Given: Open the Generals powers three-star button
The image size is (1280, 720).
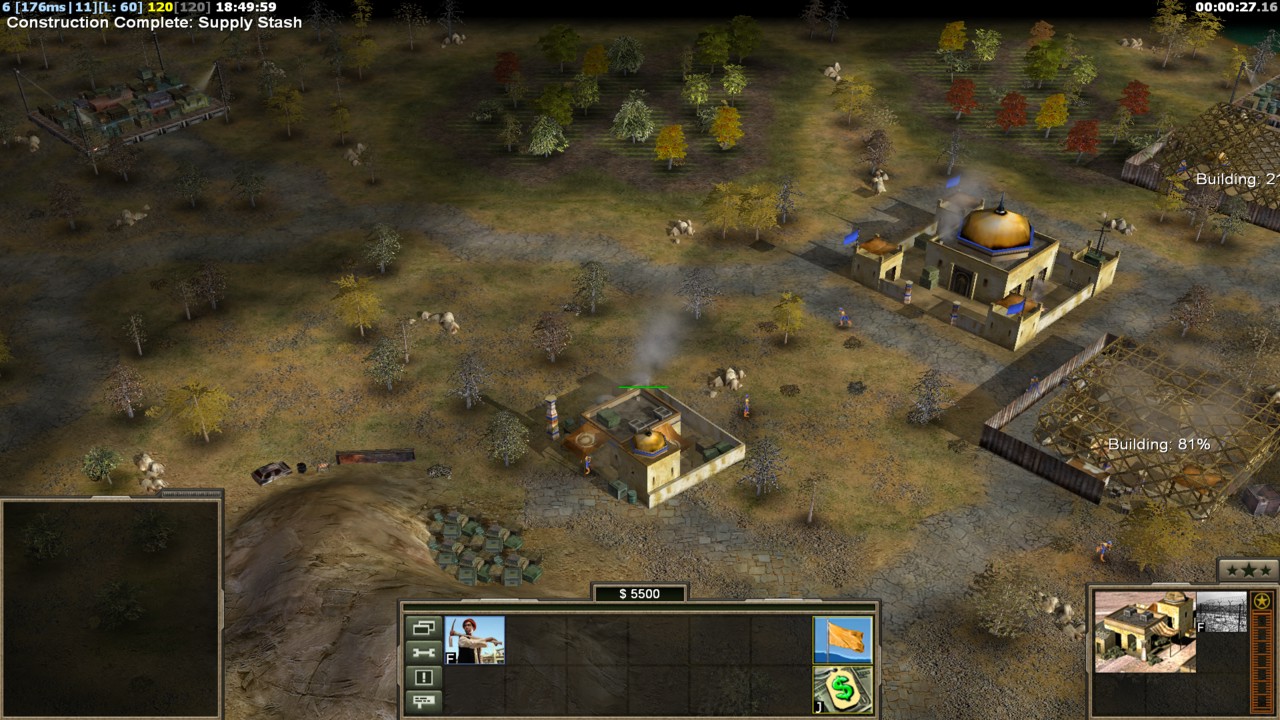Looking at the screenshot, I should 1247,570.
